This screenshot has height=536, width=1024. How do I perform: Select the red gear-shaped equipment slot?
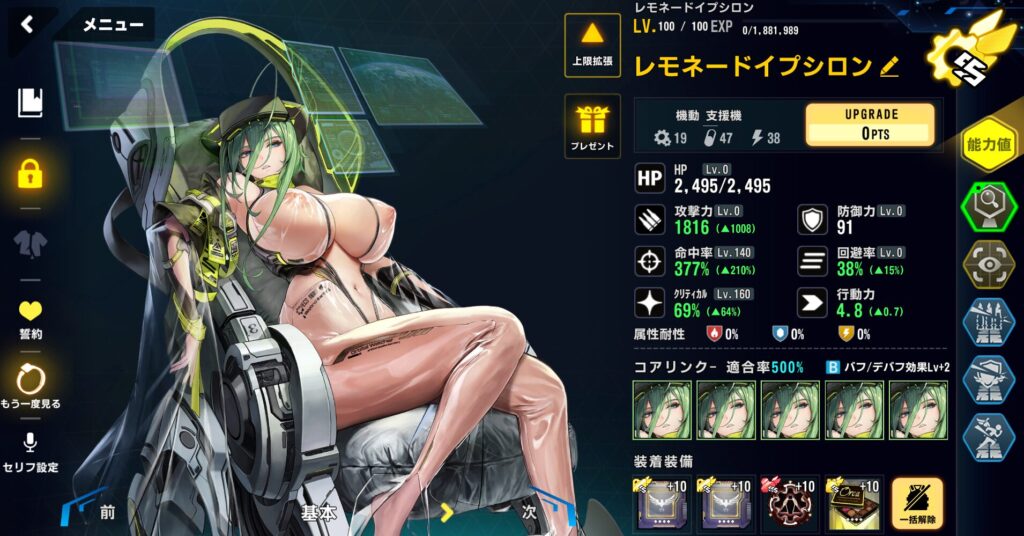tap(790, 503)
